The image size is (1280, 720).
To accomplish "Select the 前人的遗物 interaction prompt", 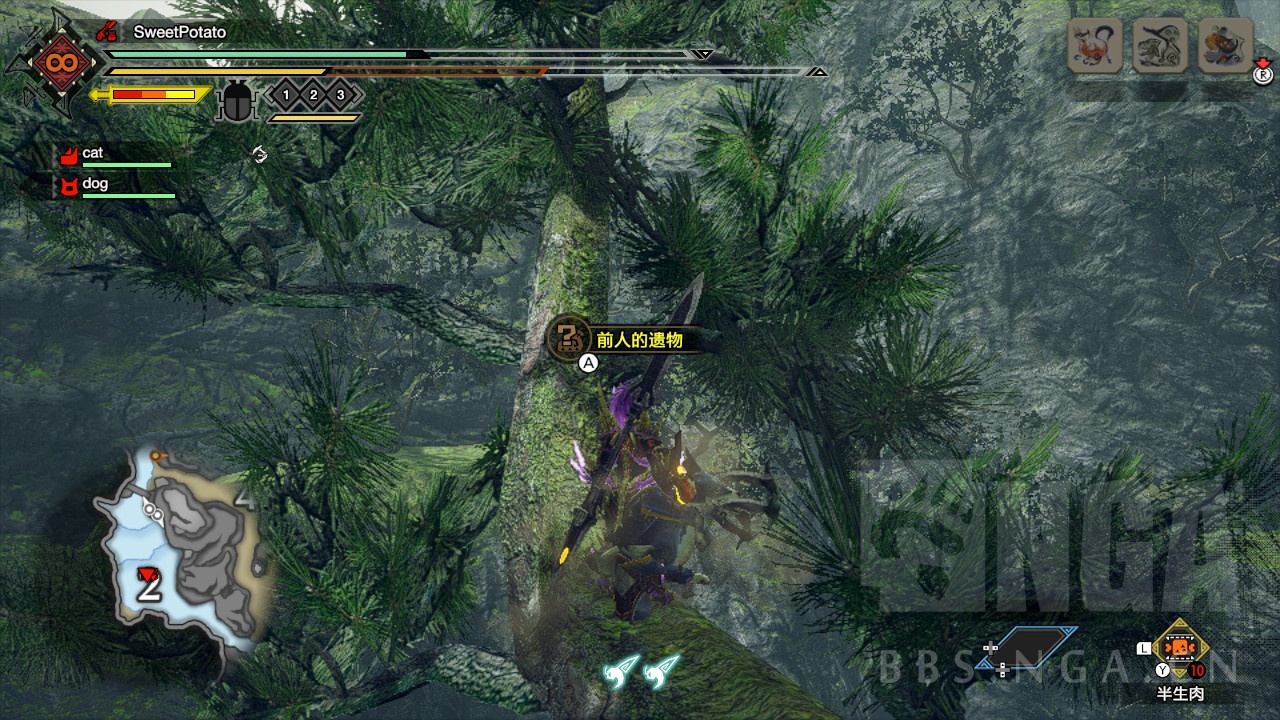I will (x=620, y=340).
